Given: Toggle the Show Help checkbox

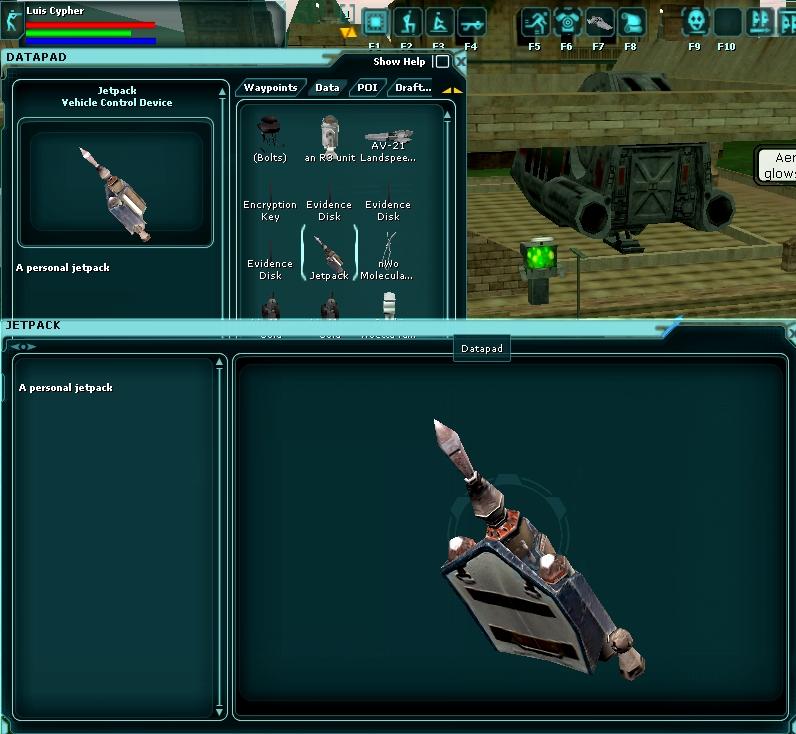Looking at the screenshot, I should [442, 62].
